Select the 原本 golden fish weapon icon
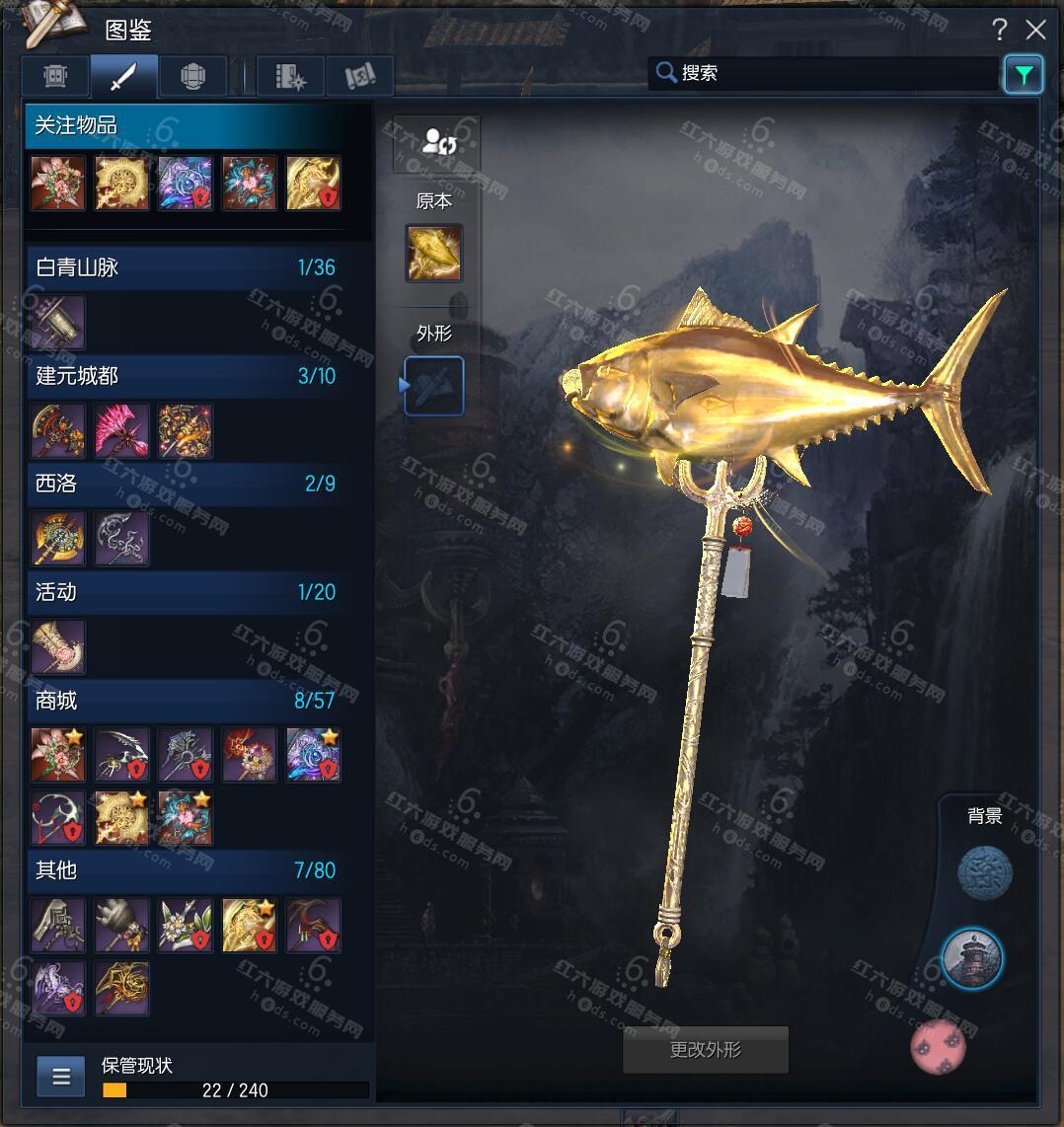Screen dimensions: 1064x1127 (x=434, y=253)
